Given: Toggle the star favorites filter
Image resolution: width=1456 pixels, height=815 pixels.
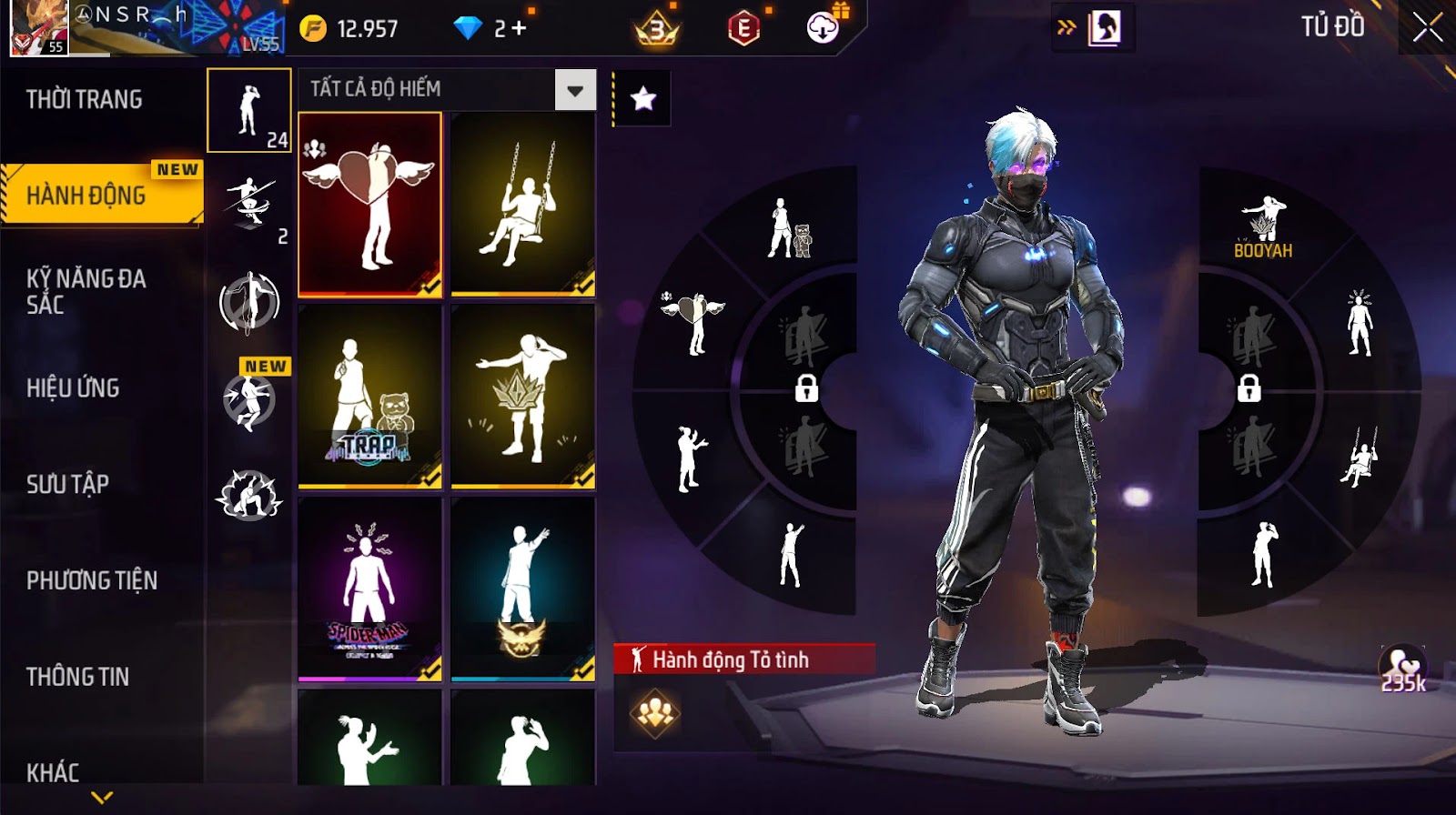Looking at the screenshot, I should pos(643,98).
